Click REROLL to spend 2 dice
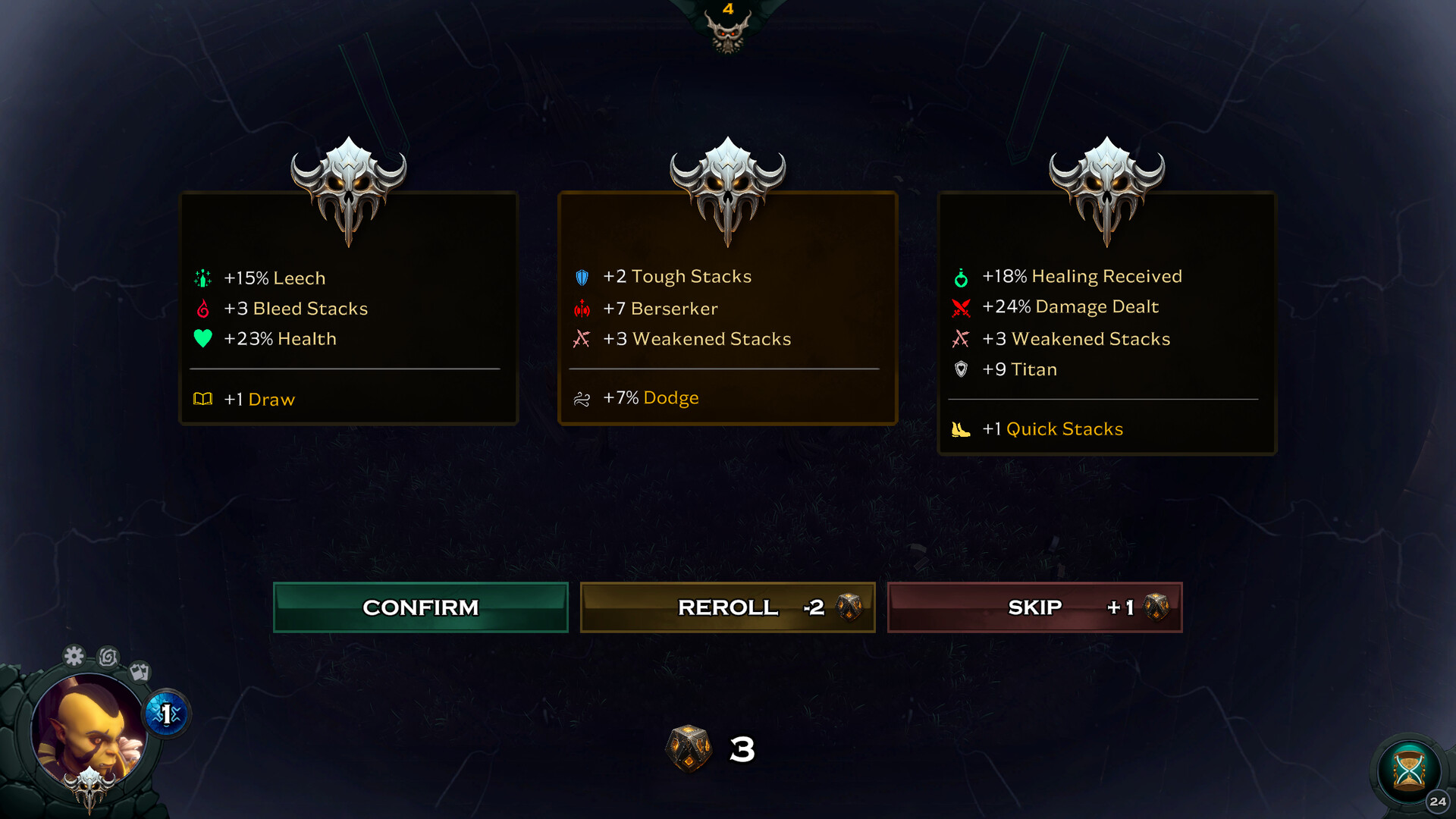This screenshot has width=1456, height=819. [727, 607]
